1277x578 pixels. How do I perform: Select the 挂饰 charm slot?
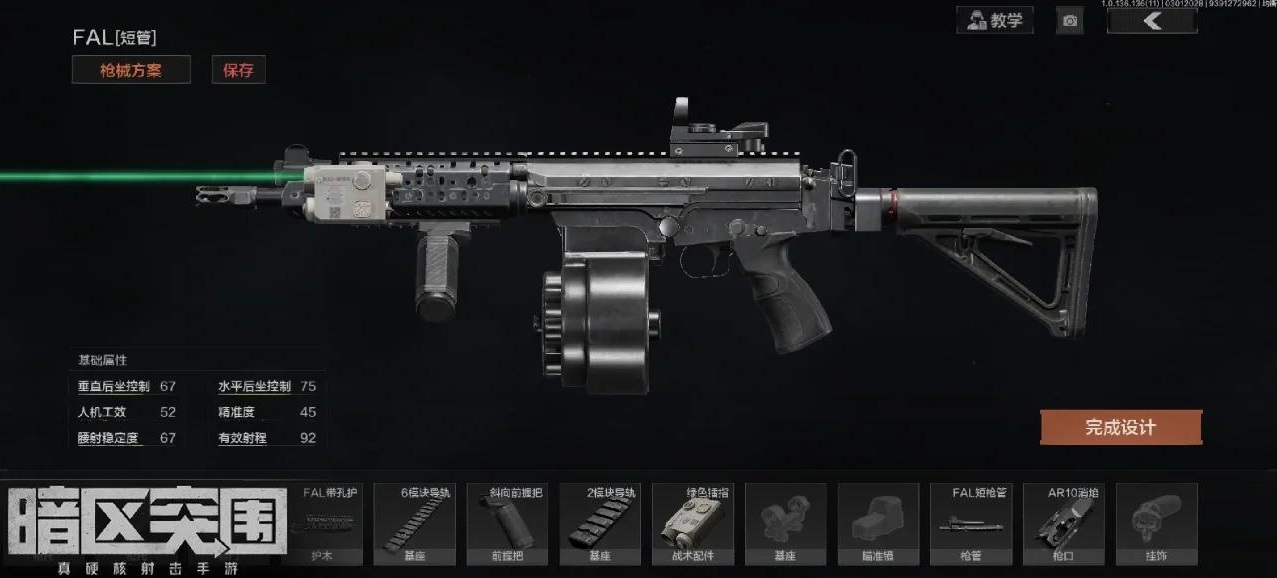pyautogui.click(x=1156, y=524)
